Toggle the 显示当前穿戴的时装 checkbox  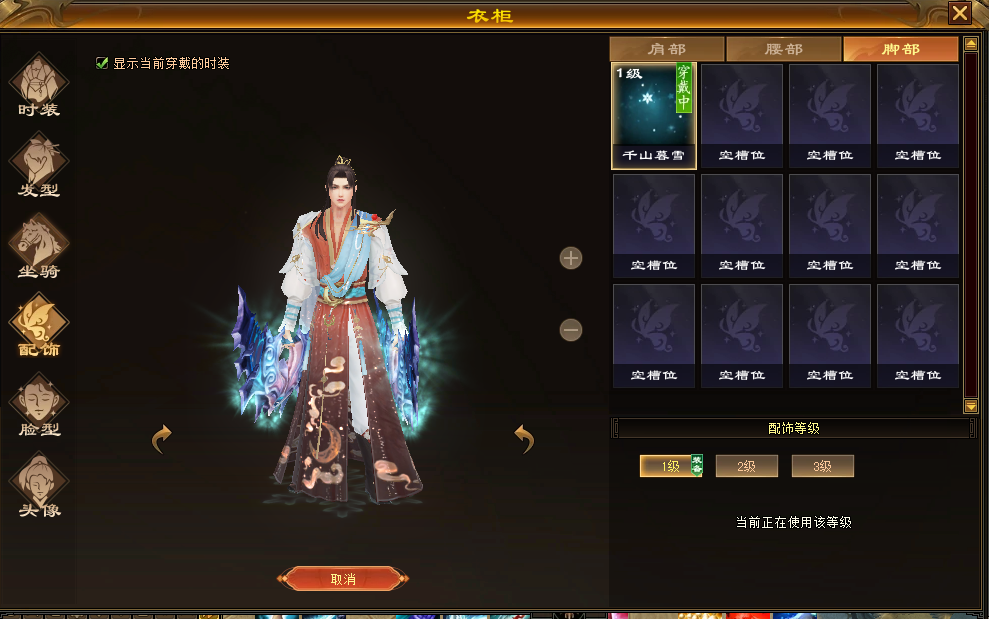(101, 63)
